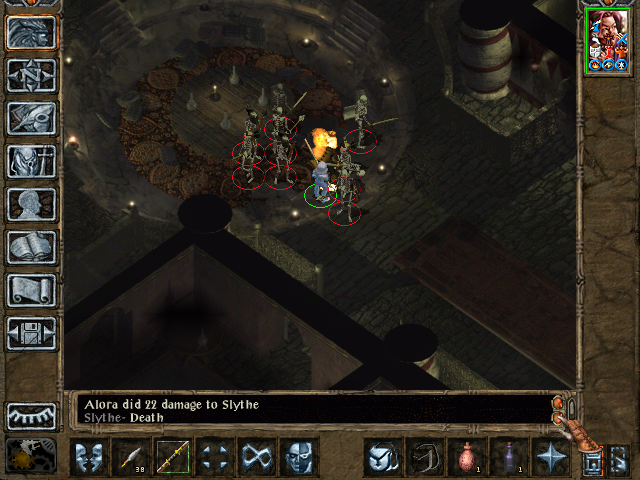Screen dimensions: 640x480
Task: Open the area map from the sidebar
Action: pyautogui.click(x=31, y=75)
